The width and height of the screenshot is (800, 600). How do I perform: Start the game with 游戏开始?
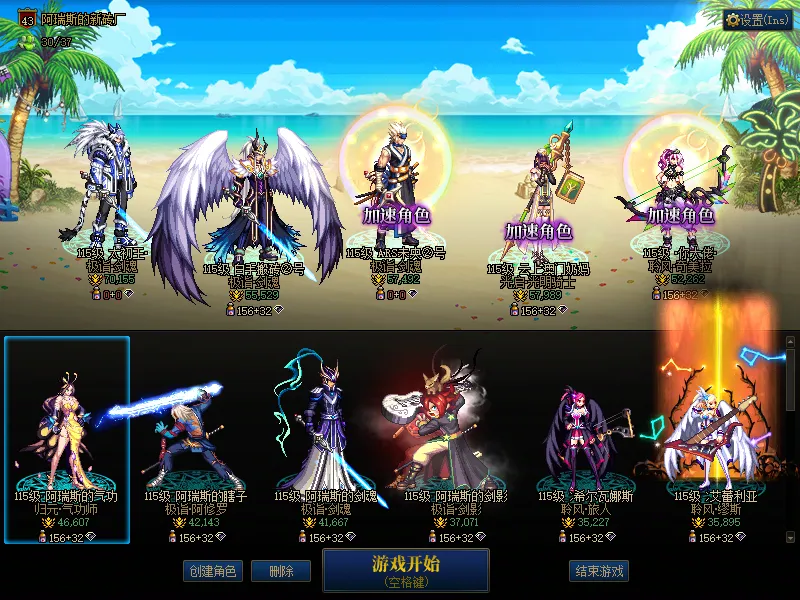click(x=405, y=570)
